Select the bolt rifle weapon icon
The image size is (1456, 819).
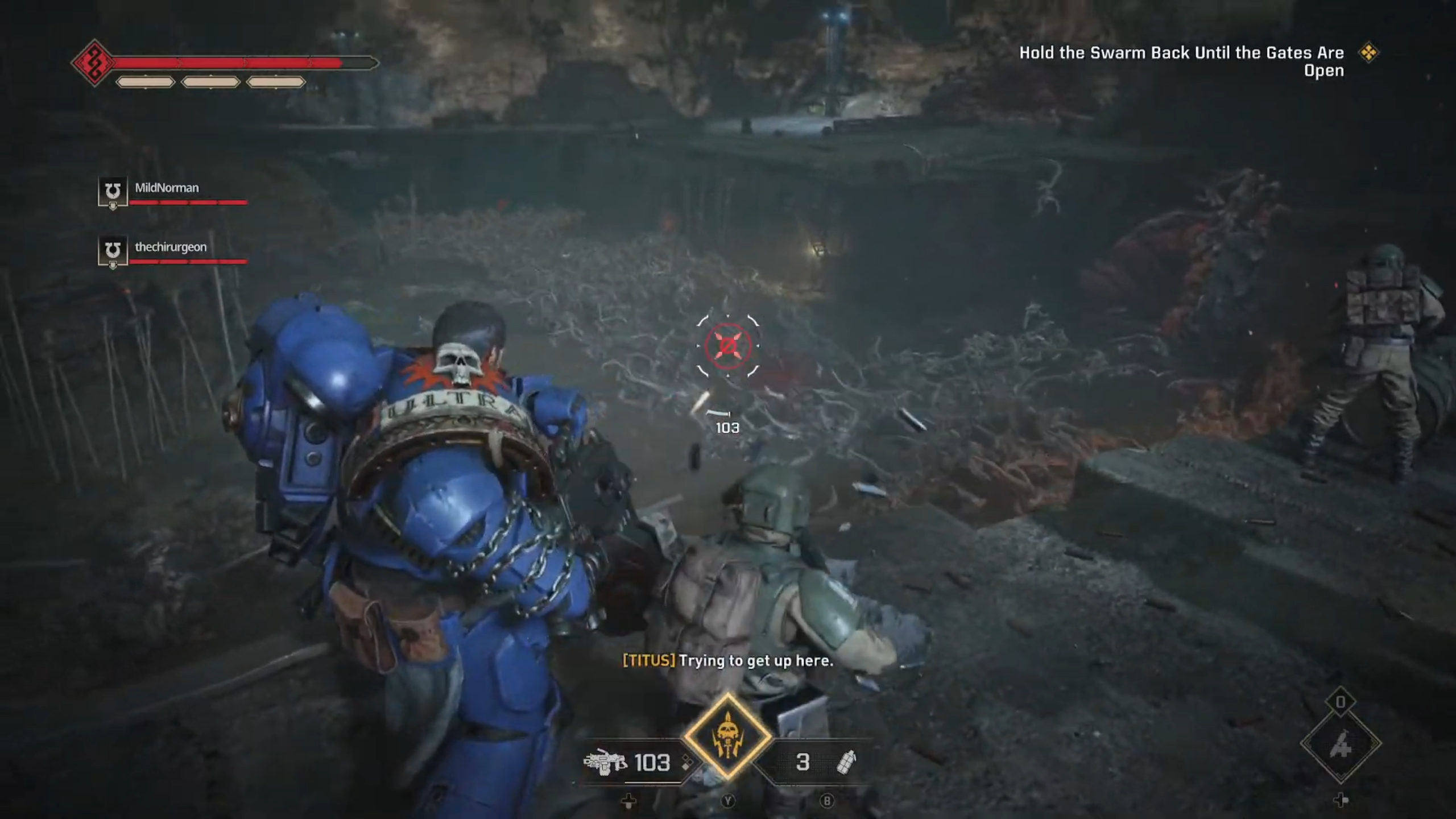tap(605, 762)
